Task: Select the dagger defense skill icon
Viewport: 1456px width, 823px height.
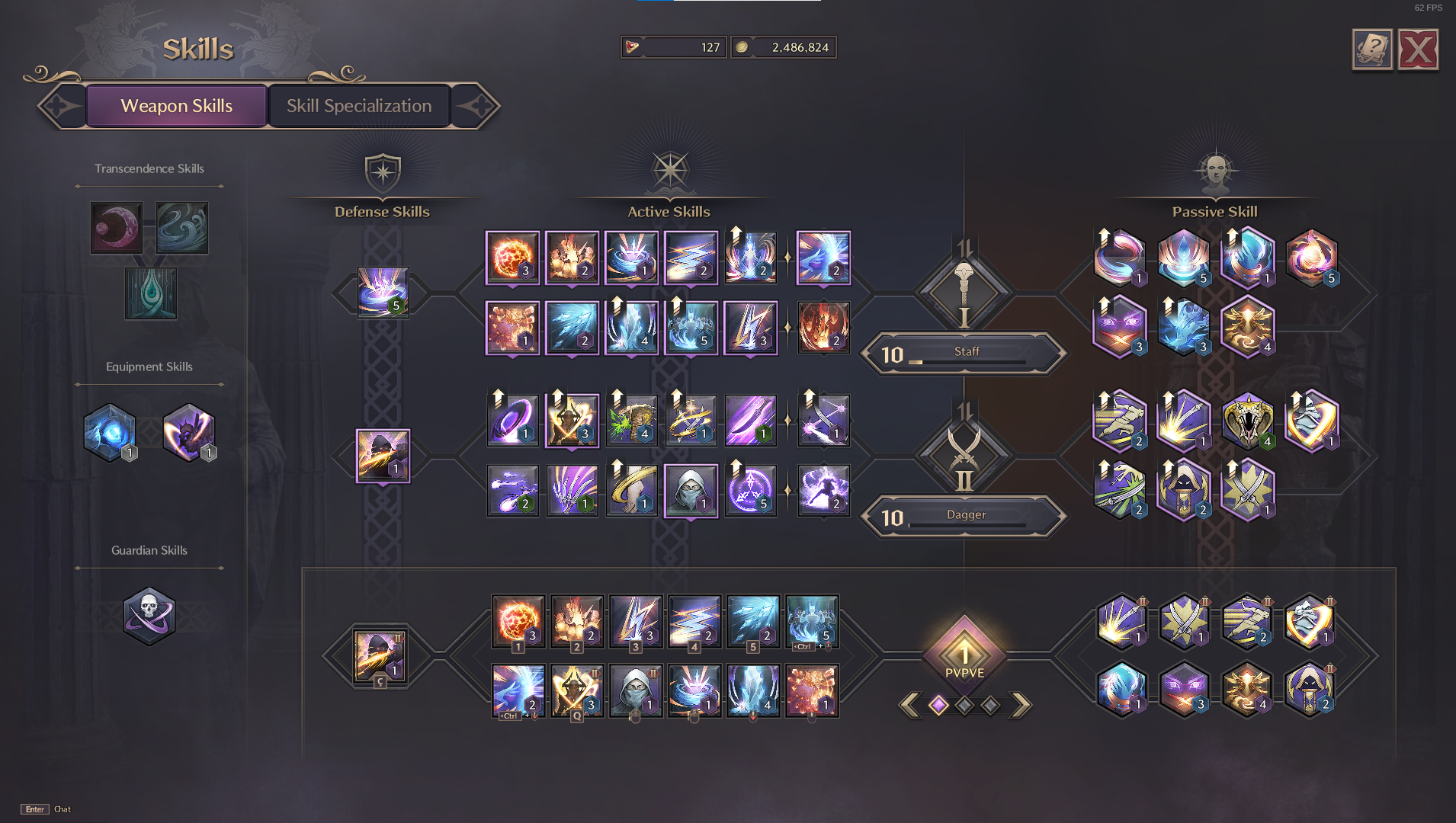Action: coord(383,456)
